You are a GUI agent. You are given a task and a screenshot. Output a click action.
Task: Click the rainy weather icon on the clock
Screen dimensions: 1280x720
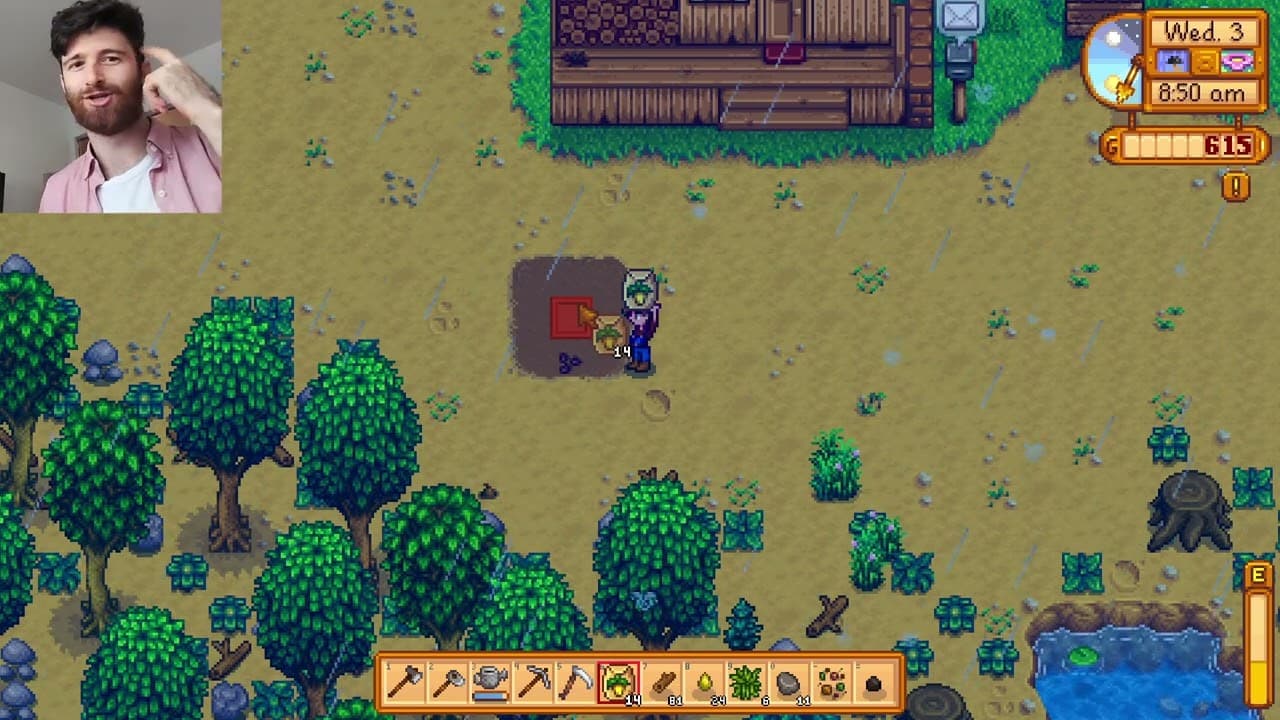1174,61
